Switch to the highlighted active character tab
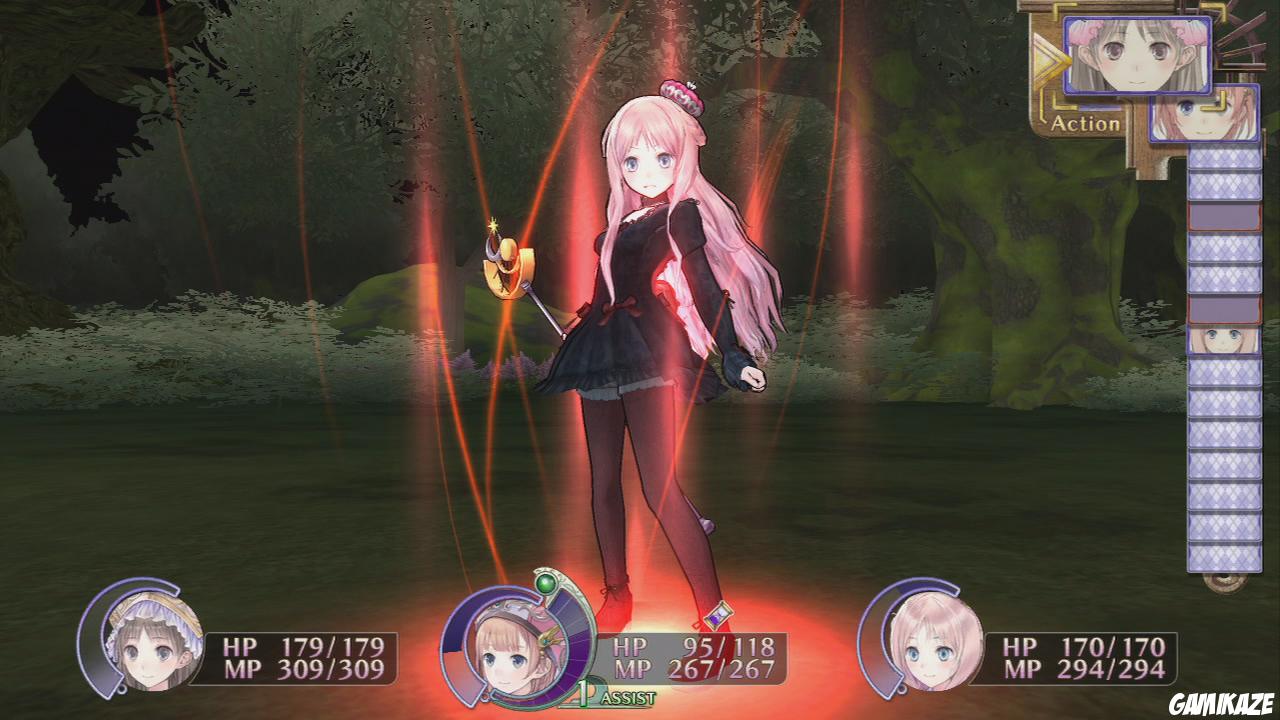The width and height of the screenshot is (1280, 720). tap(1137, 55)
